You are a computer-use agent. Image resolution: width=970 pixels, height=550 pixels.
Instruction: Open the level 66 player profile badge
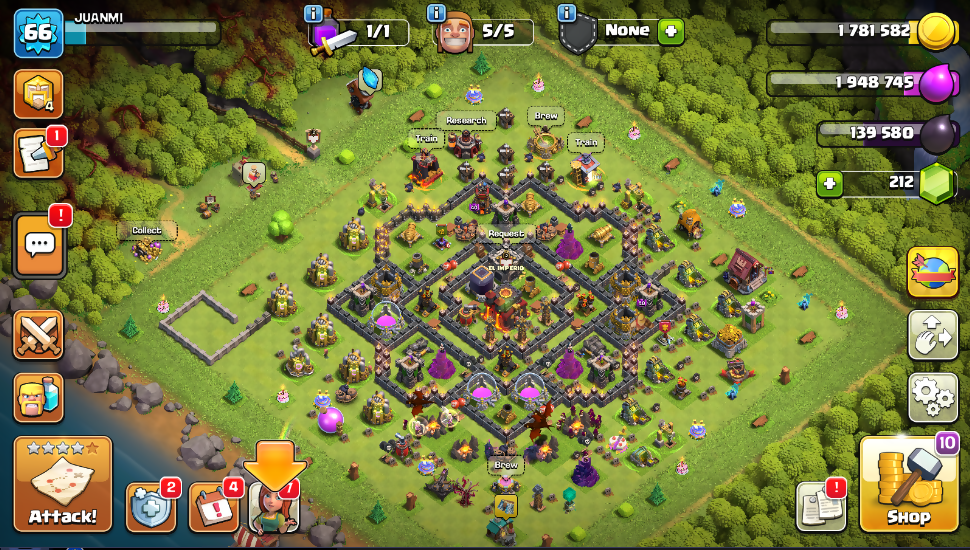(x=38, y=33)
